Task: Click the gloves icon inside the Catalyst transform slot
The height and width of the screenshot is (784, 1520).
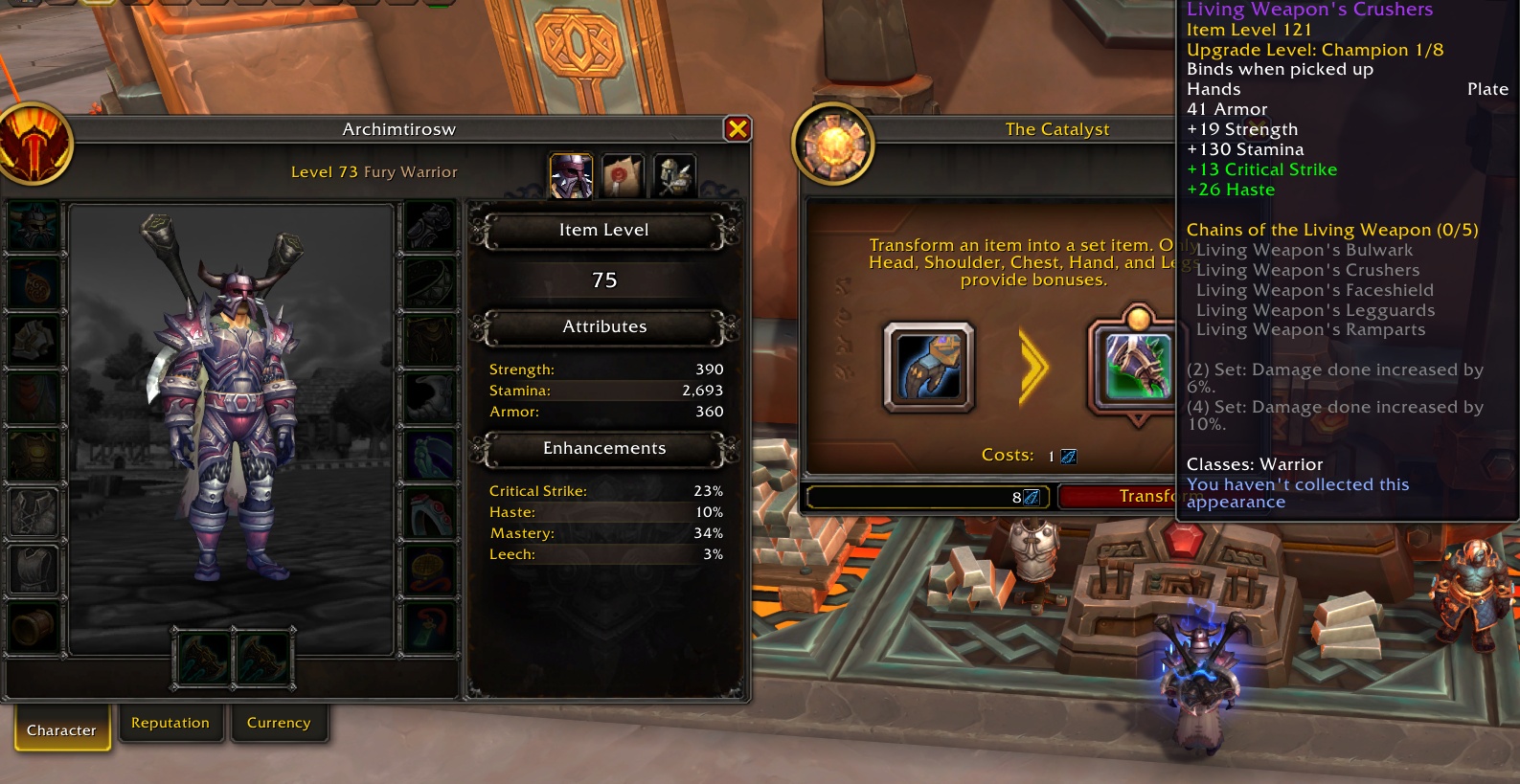Action: [x=927, y=367]
